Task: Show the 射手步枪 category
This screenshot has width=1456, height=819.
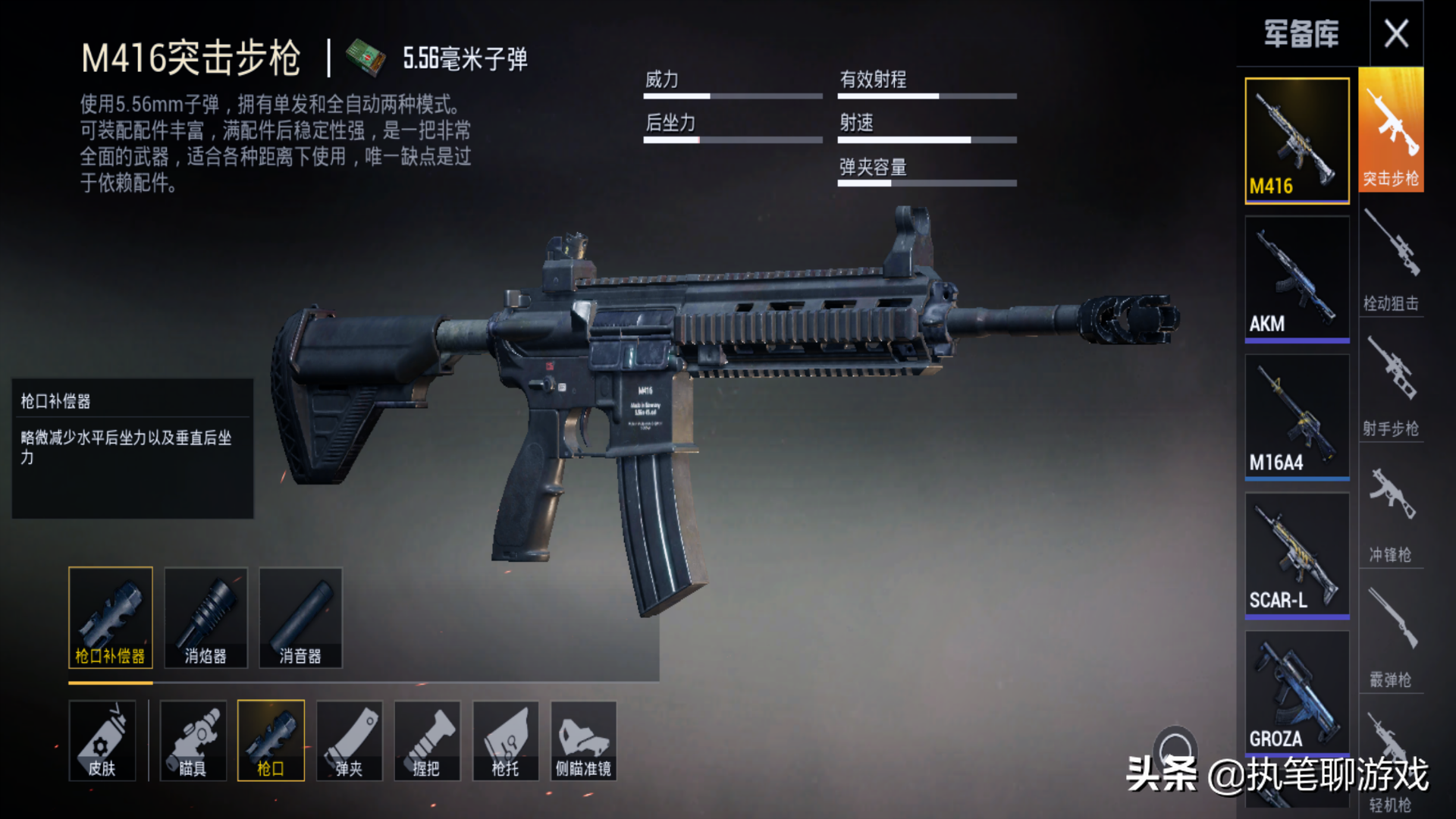Action: [x=1391, y=384]
